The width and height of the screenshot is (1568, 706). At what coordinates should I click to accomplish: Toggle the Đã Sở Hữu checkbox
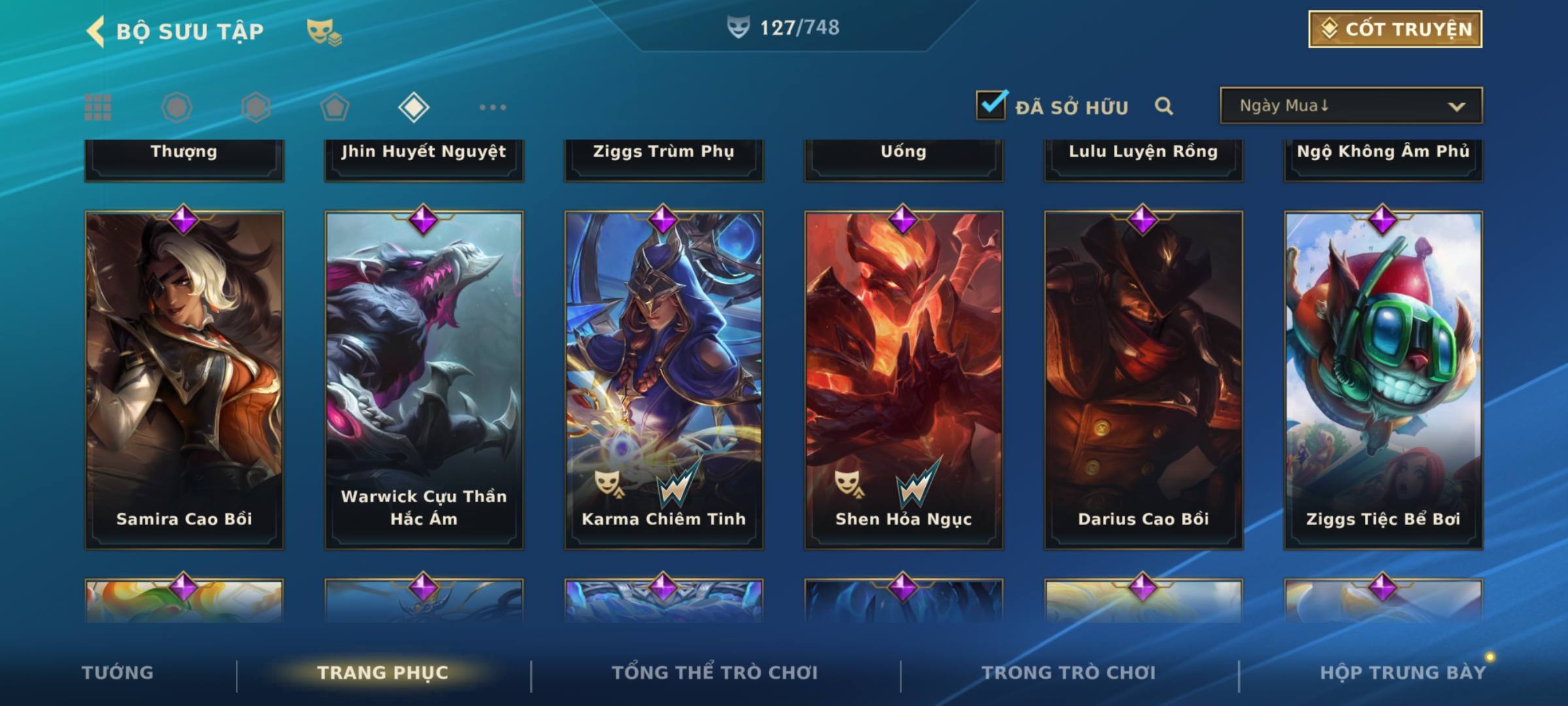click(x=991, y=106)
